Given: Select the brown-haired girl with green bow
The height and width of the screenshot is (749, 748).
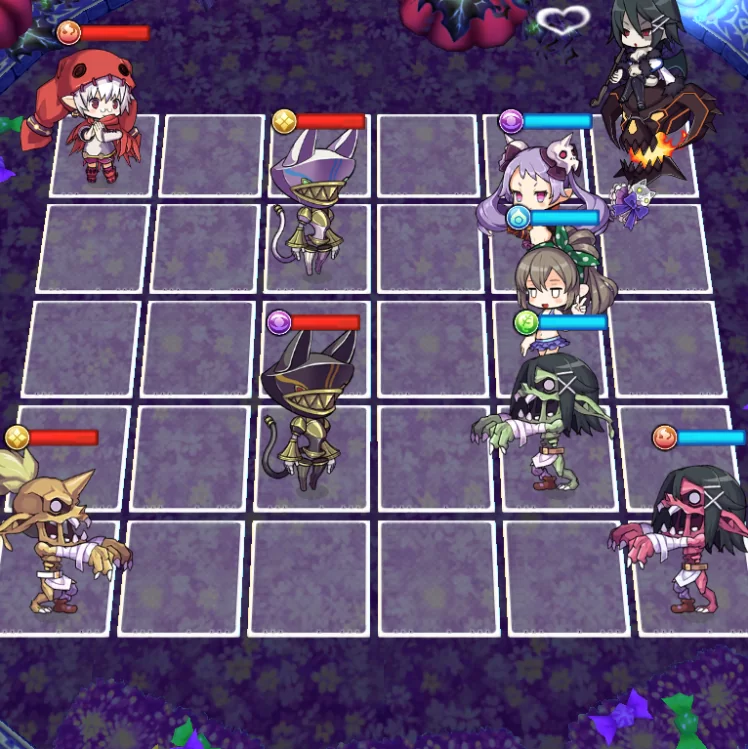Looking at the screenshot, I should (553, 285).
